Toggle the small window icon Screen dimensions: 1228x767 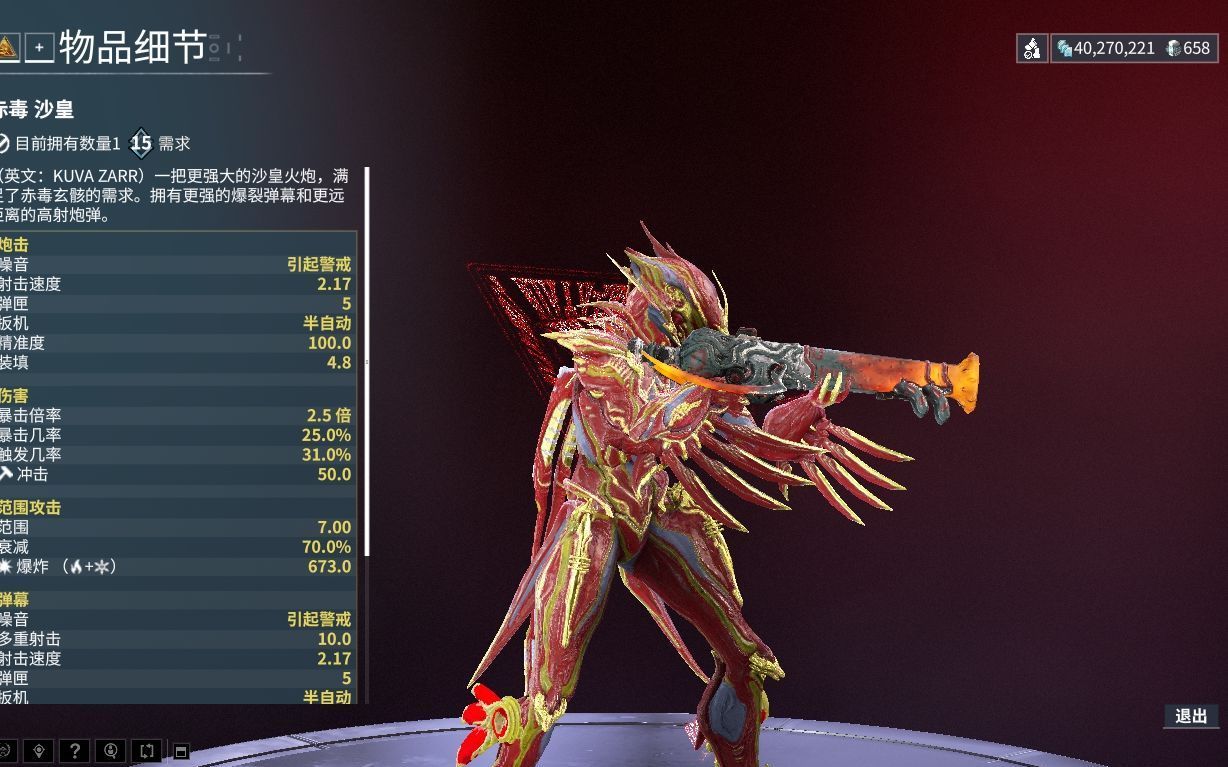181,751
